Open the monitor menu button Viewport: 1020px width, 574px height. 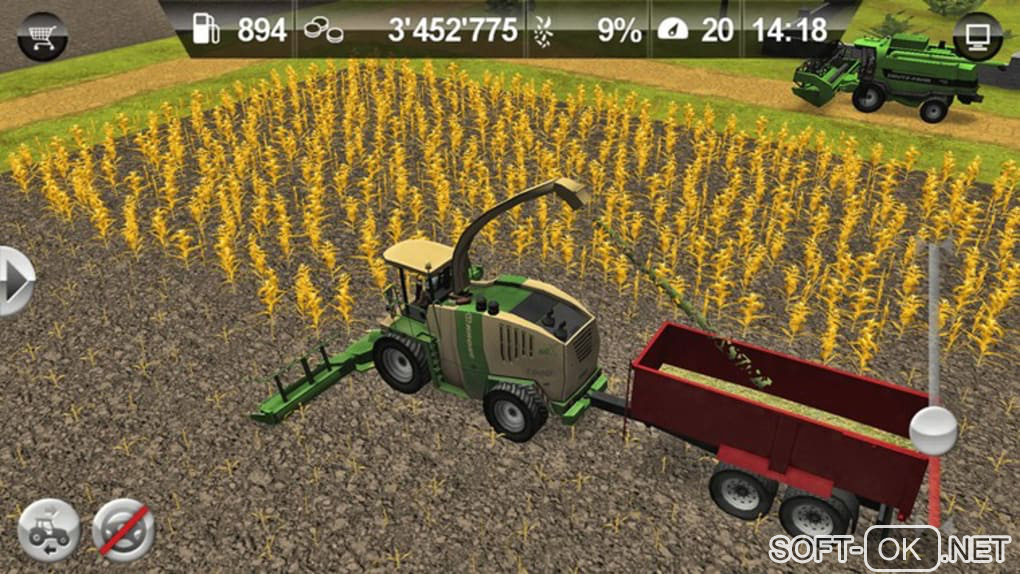[977, 38]
